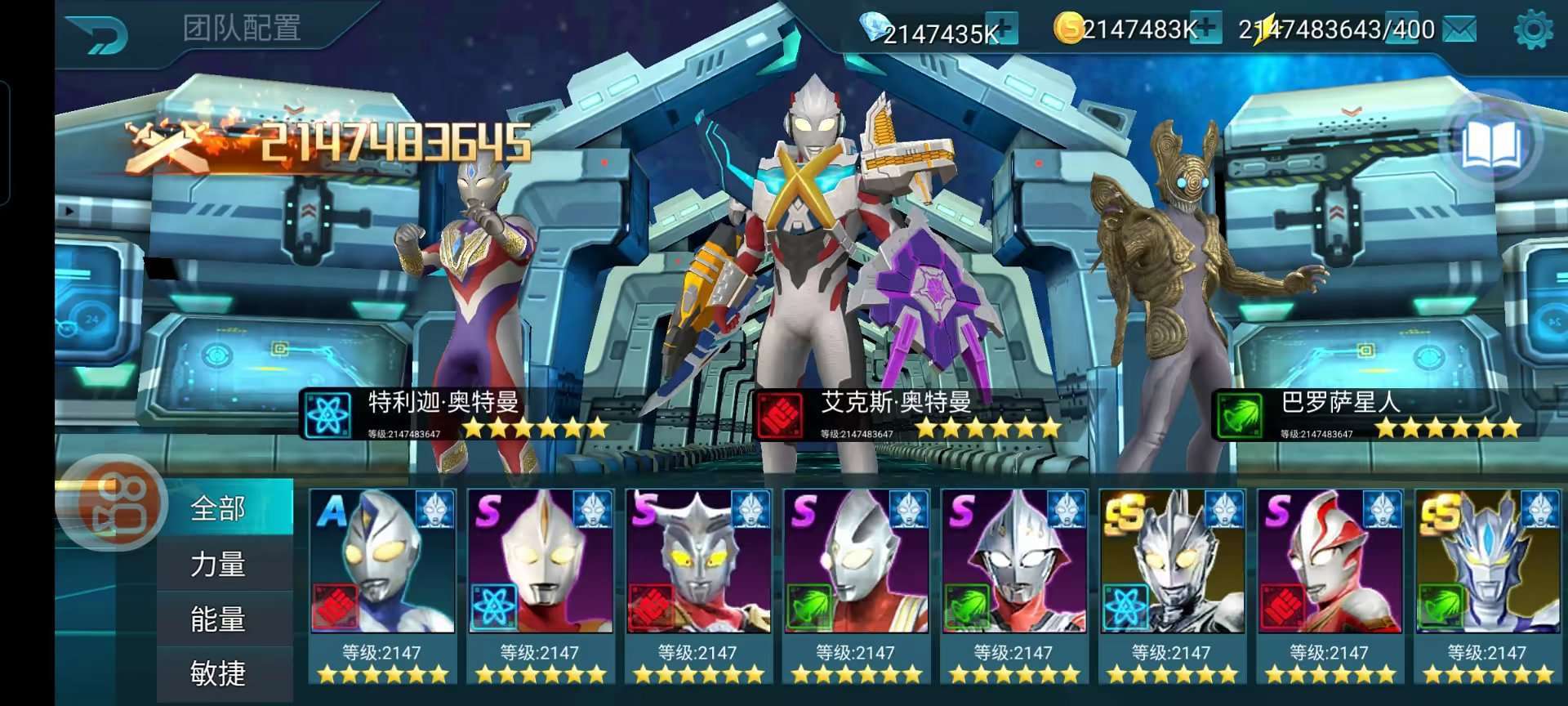1568x706 pixels.
Task: Open the mail envelope icon
Action: click(1459, 29)
